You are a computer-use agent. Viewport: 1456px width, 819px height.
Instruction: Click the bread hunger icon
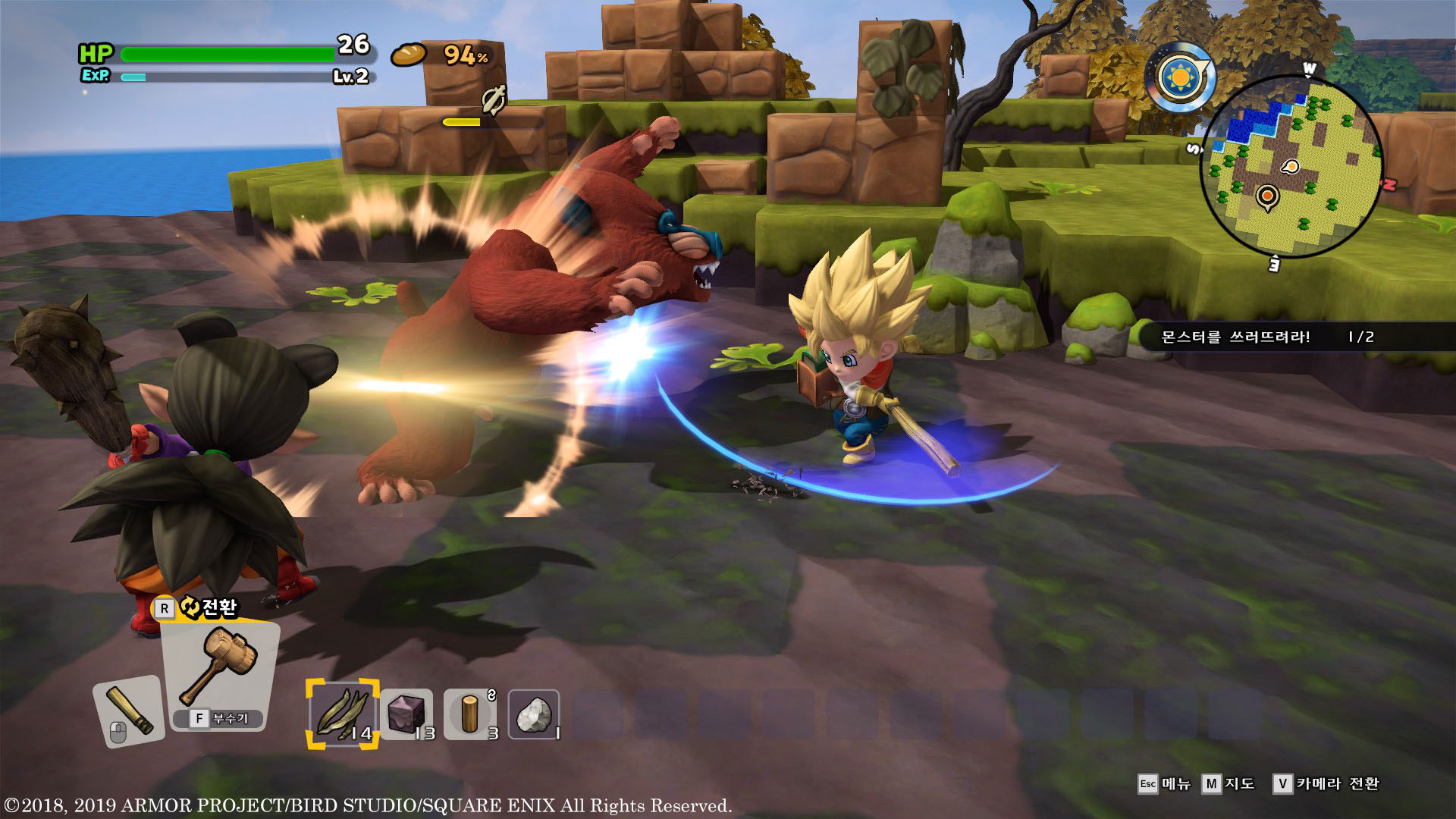pyautogui.click(x=409, y=55)
